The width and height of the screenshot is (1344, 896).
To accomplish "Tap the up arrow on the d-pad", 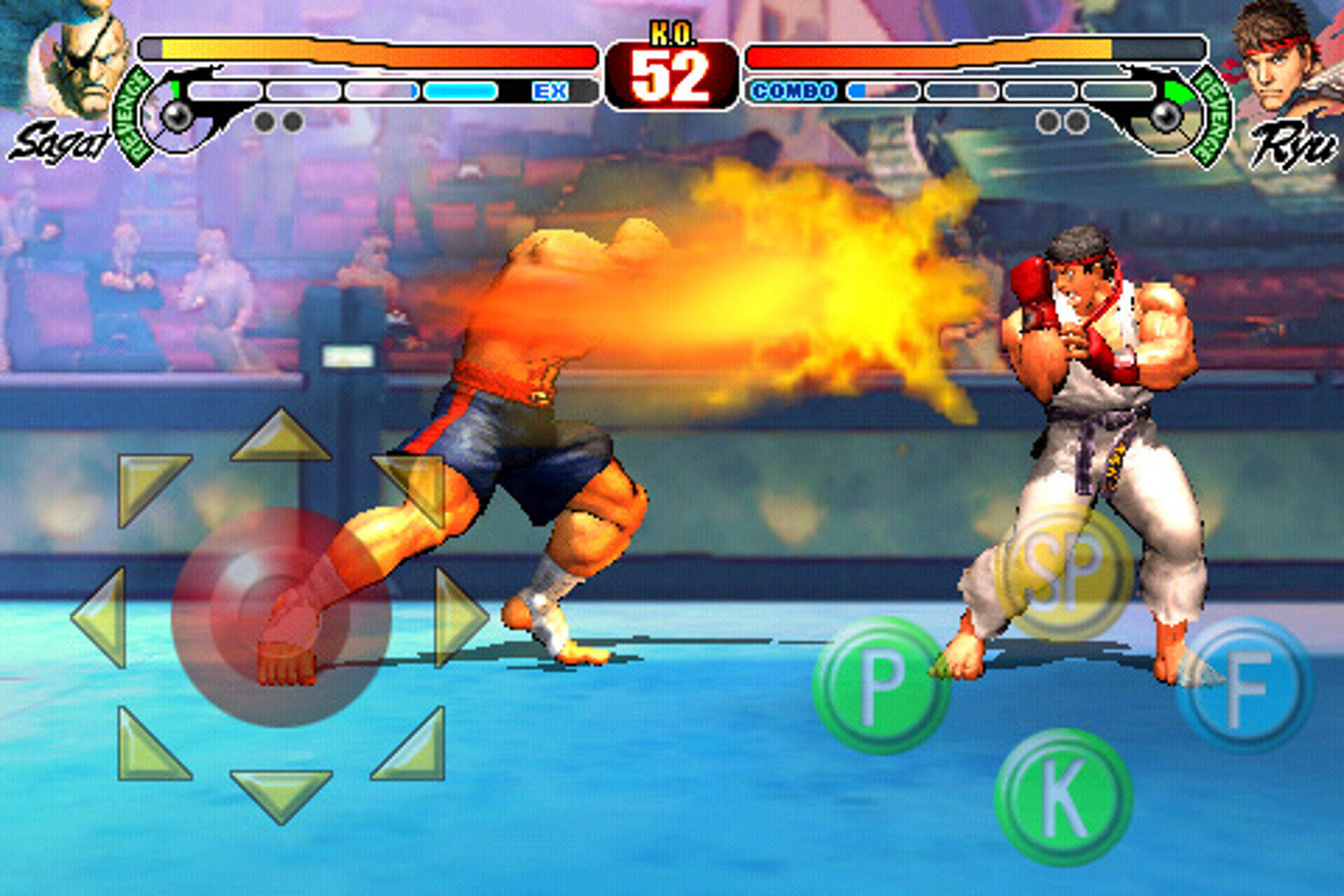I will coord(281,439).
